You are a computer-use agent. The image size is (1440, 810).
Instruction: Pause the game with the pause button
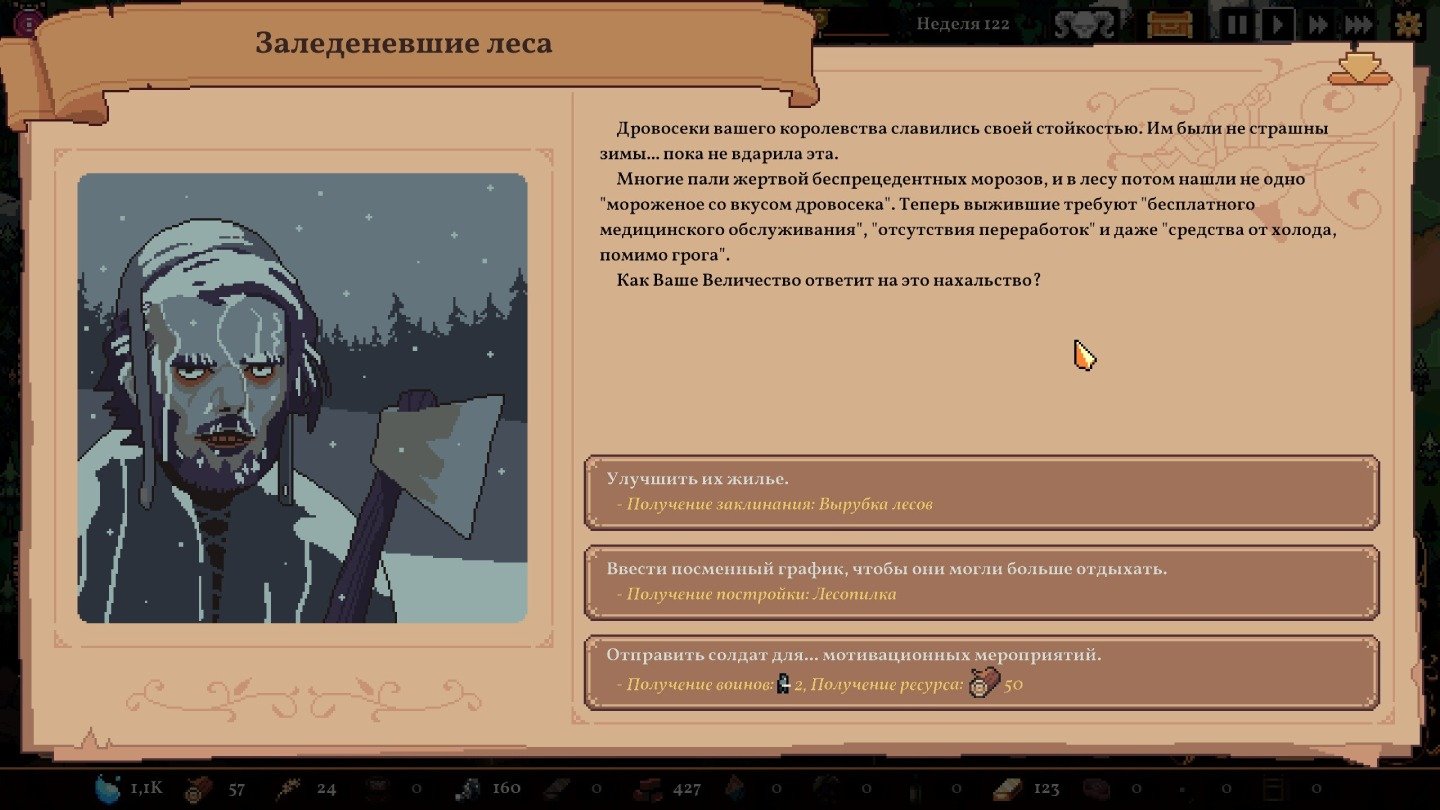point(1237,24)
